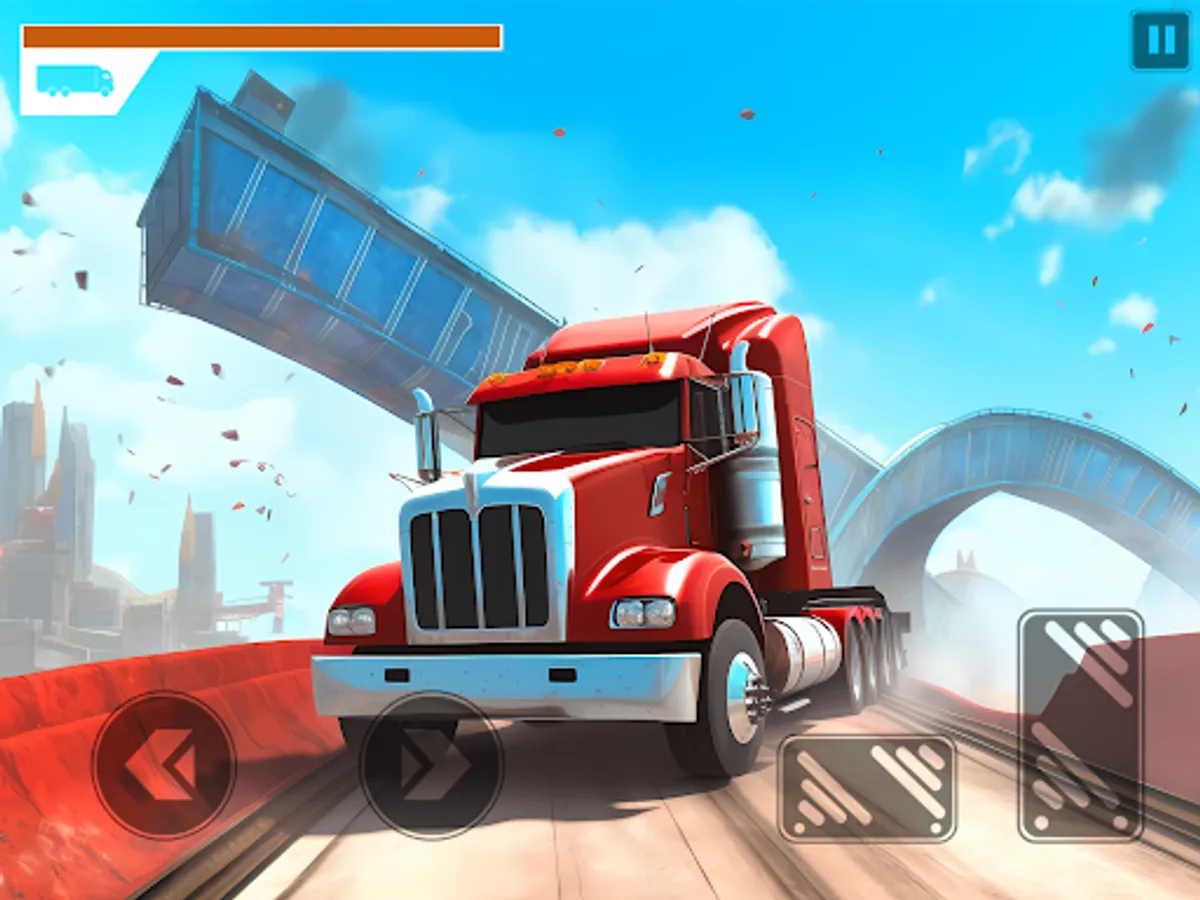Tap the wide brake pedal

coord(867,787)
